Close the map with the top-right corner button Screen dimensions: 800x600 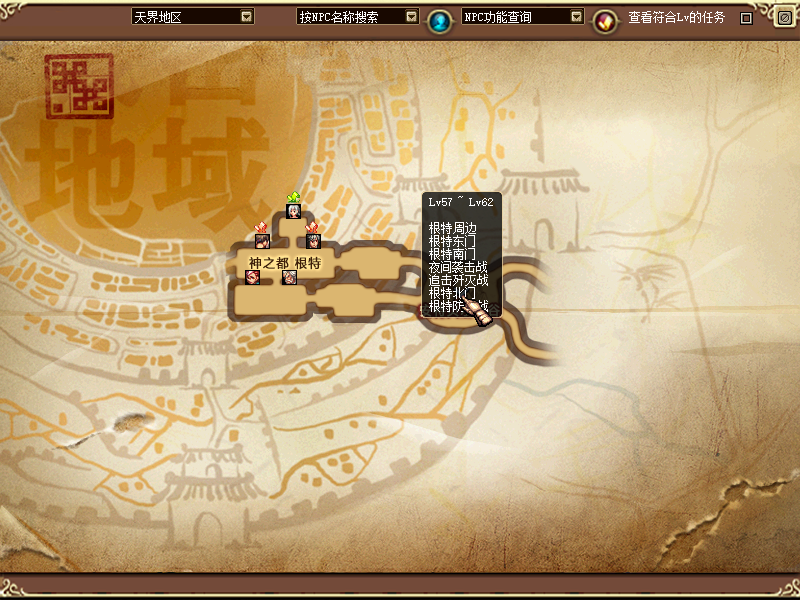[x=783, y=17]
